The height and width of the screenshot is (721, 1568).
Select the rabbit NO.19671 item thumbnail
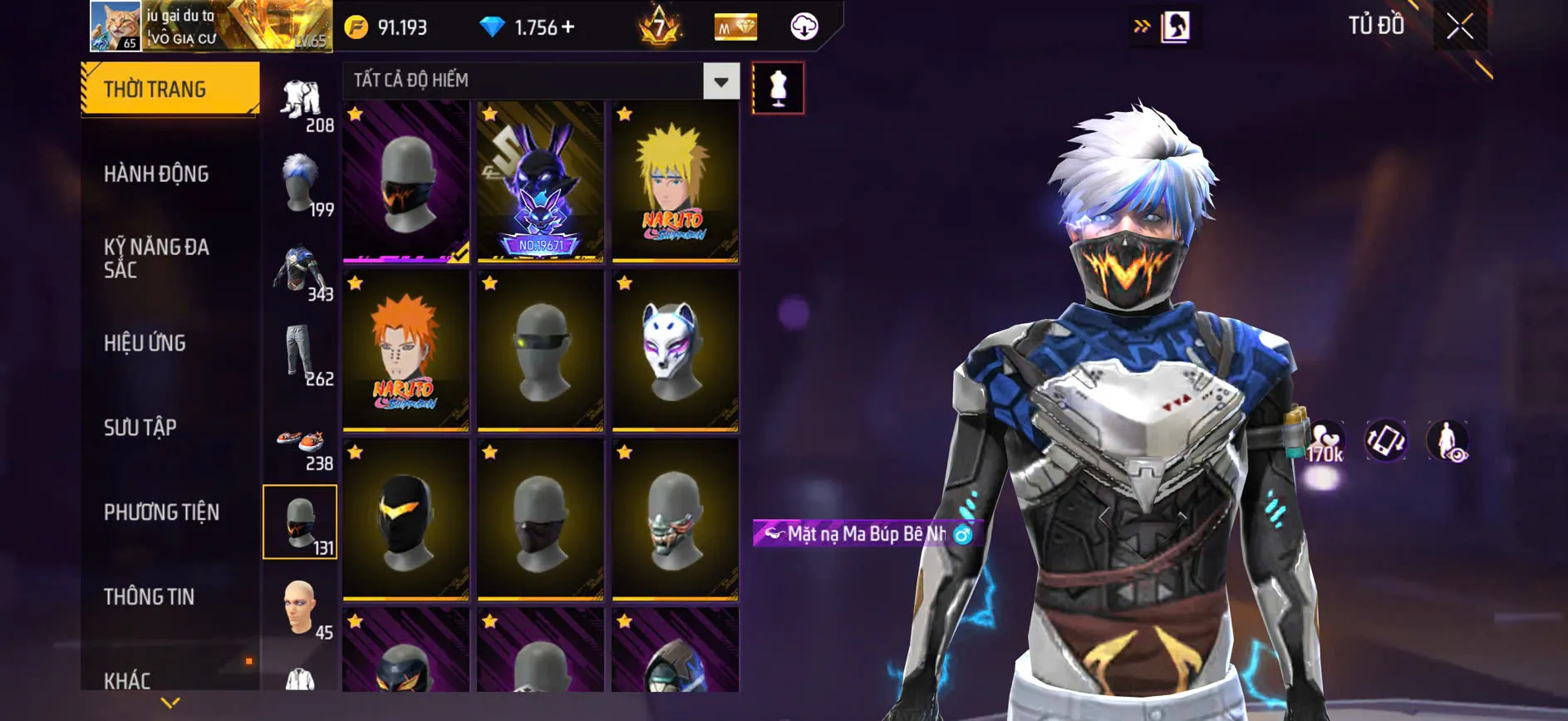(x=541, y=183)
